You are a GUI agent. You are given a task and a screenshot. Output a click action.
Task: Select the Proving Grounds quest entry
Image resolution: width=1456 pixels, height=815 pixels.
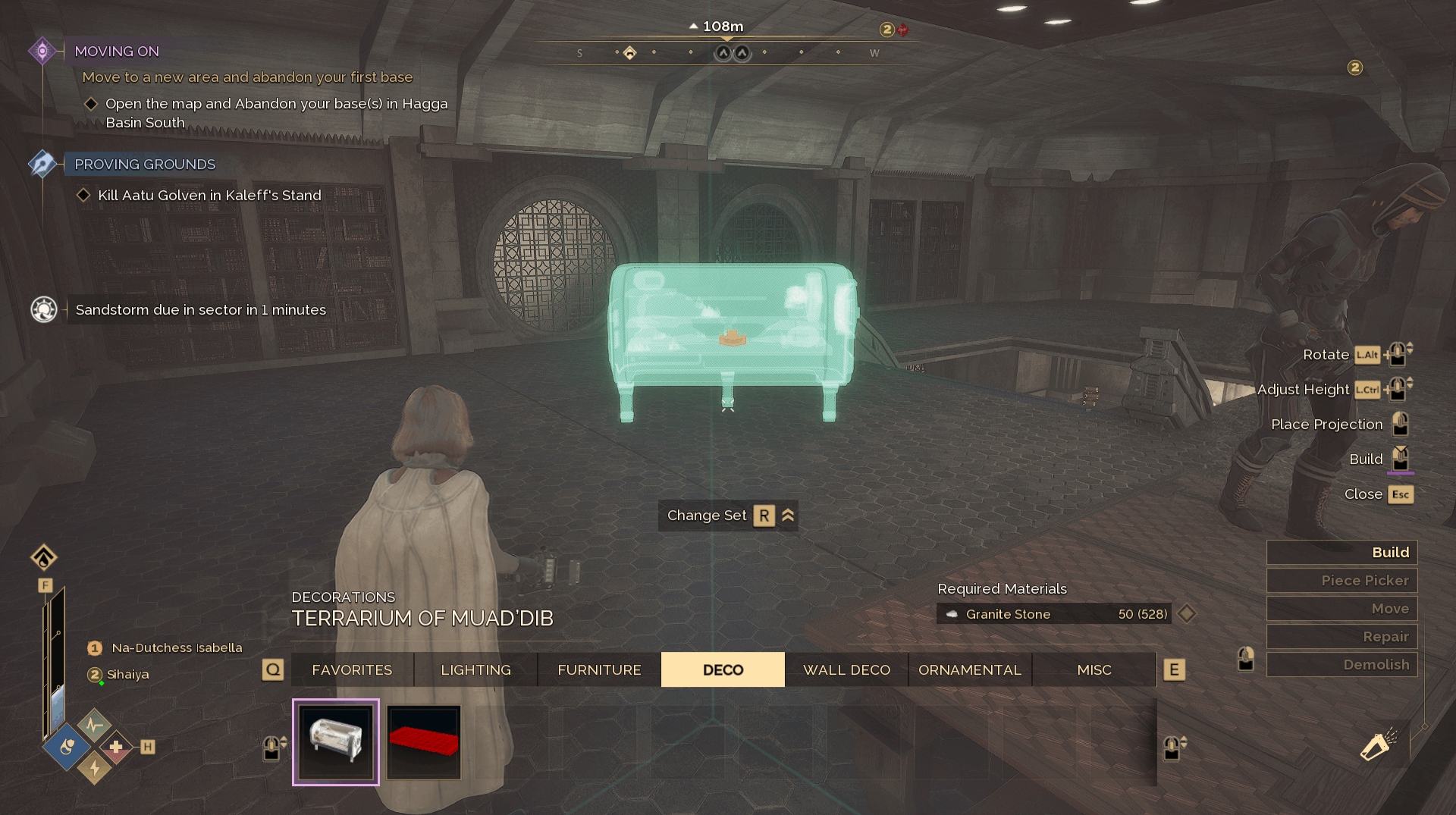click(x=145, y=165)
